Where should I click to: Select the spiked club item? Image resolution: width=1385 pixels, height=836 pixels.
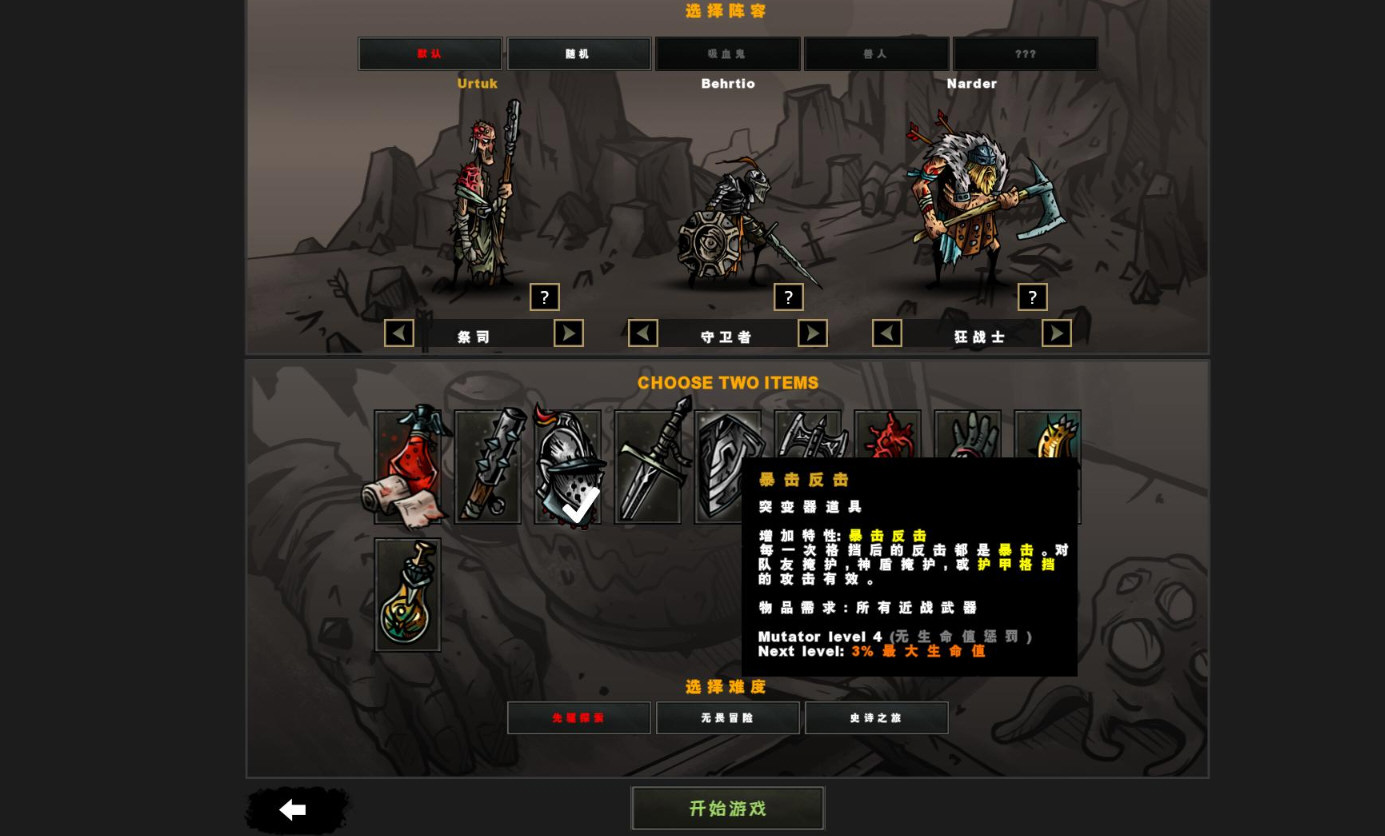coord(487,467)
